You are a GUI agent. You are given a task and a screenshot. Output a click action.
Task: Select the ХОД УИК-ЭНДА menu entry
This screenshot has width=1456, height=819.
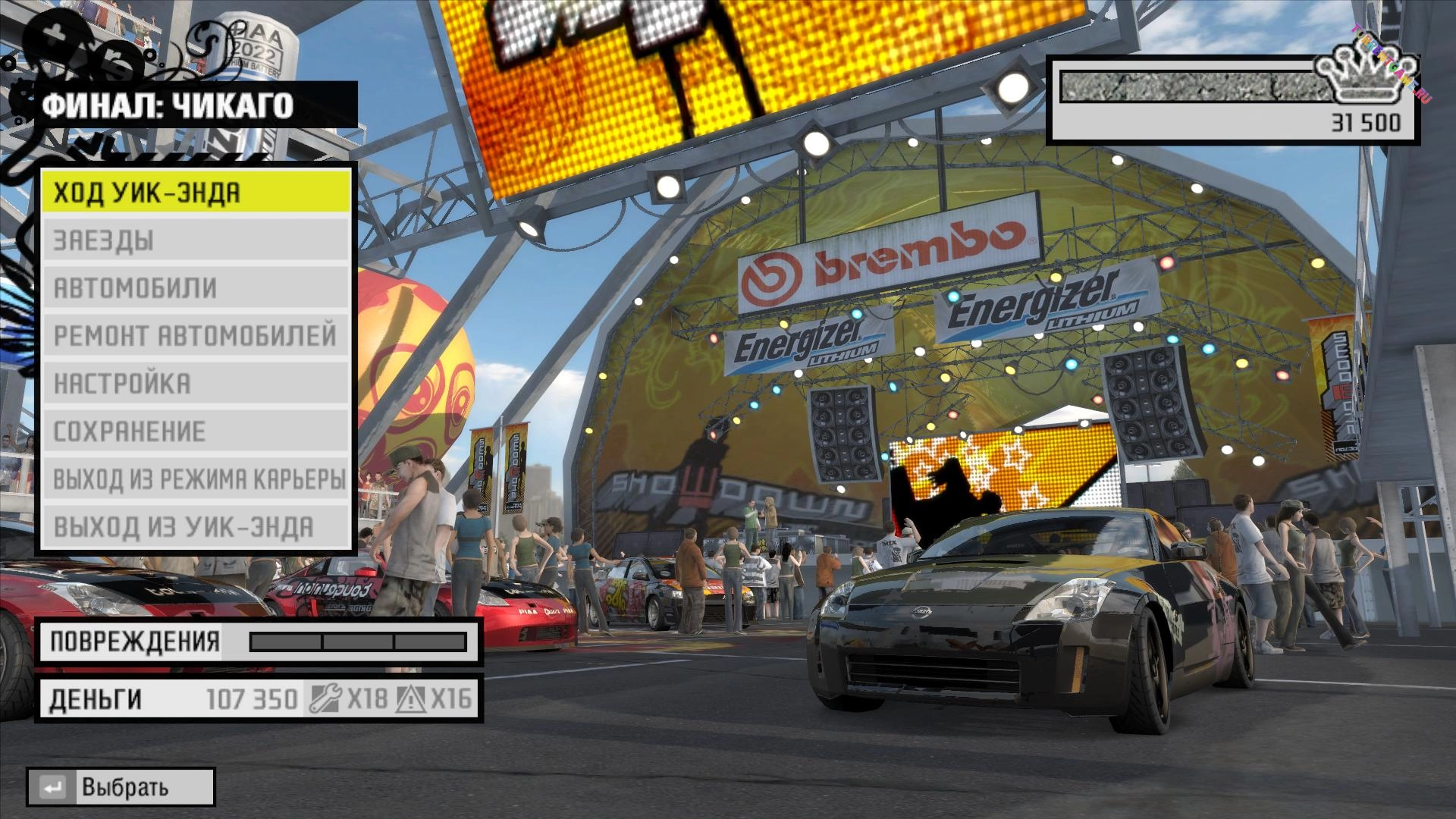[x=196, y=193]
